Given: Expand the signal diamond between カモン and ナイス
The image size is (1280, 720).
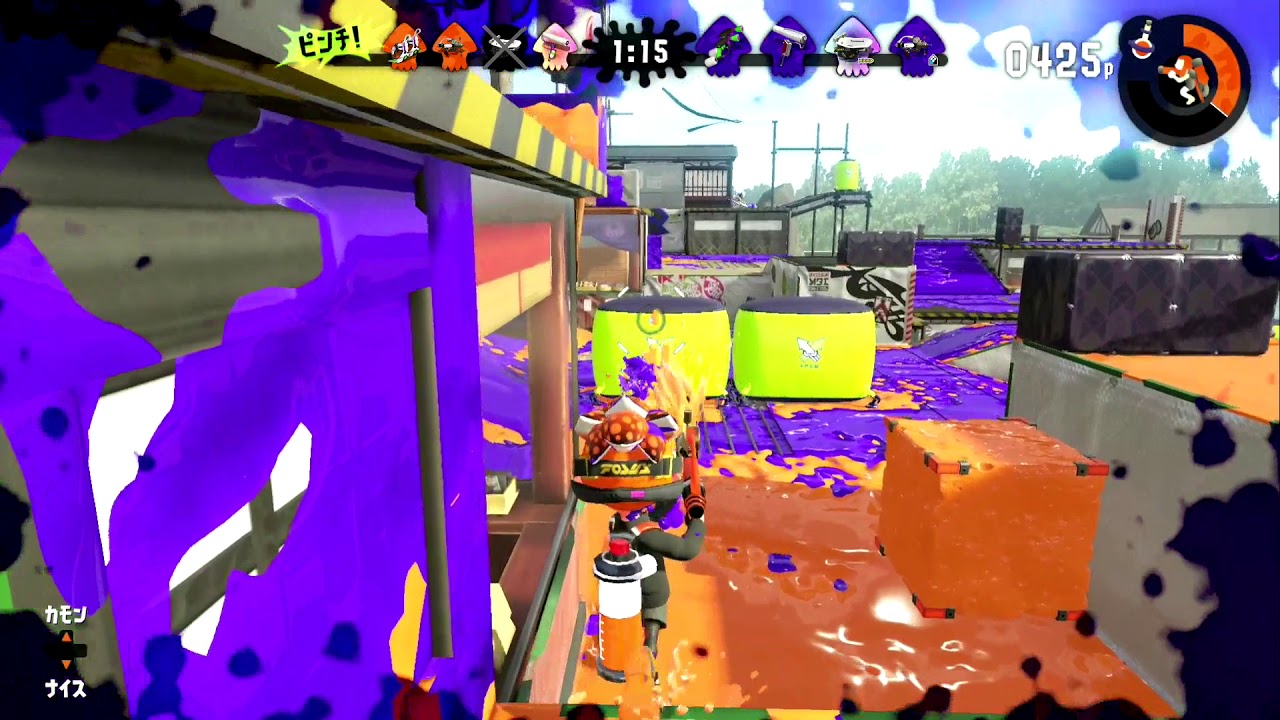Looking at the screenshot, I should (66, 651).
